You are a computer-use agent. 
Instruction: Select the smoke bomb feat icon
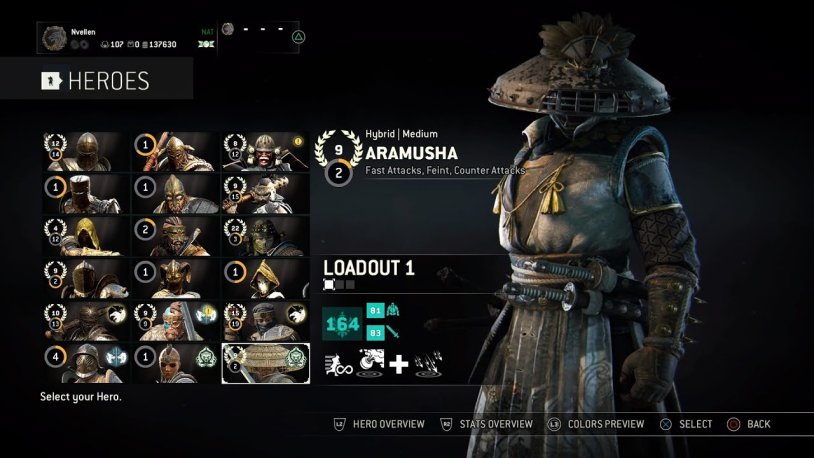tap(367, 364)
